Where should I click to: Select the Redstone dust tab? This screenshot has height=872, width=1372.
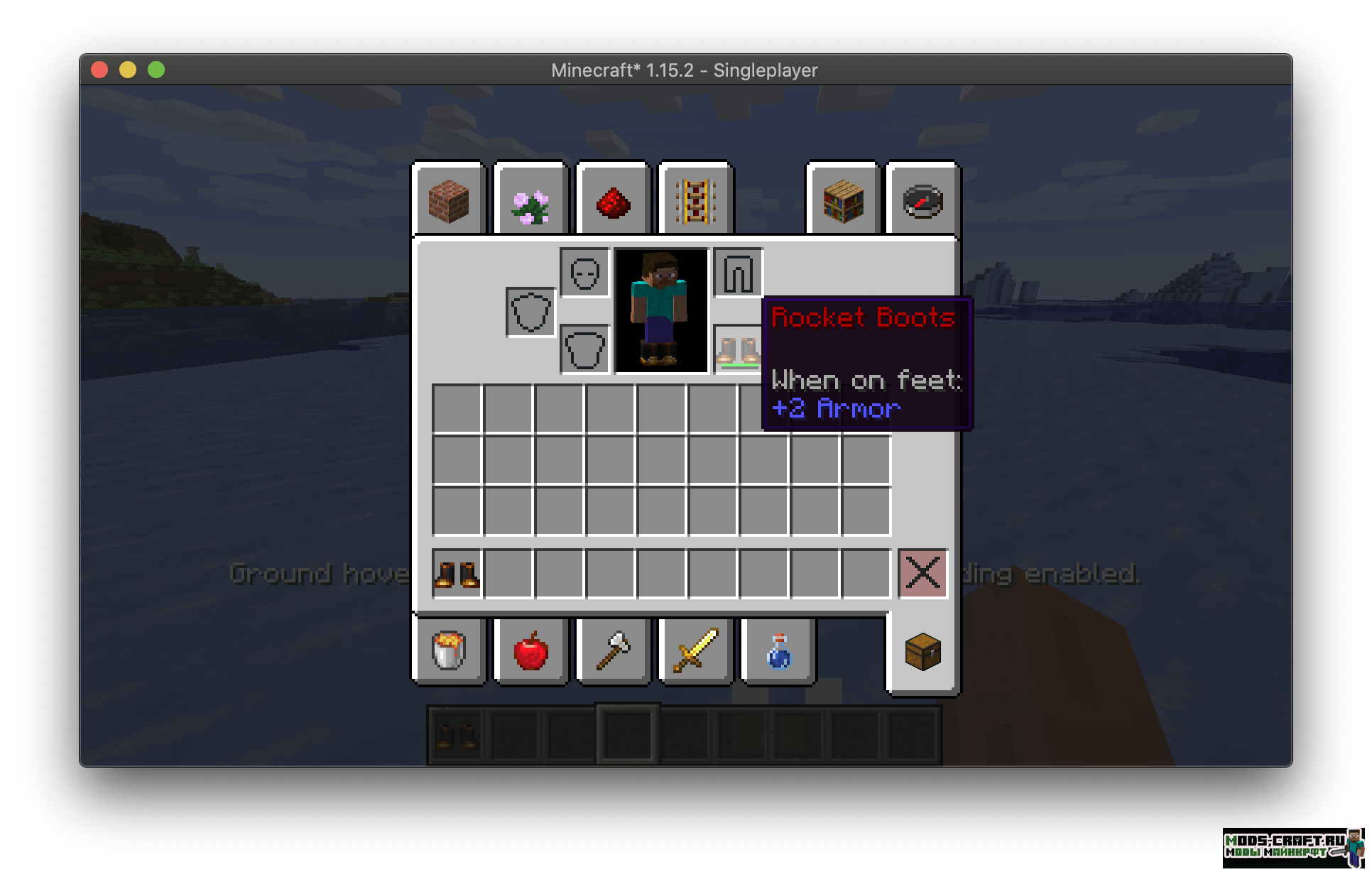[x=613, y=203]
